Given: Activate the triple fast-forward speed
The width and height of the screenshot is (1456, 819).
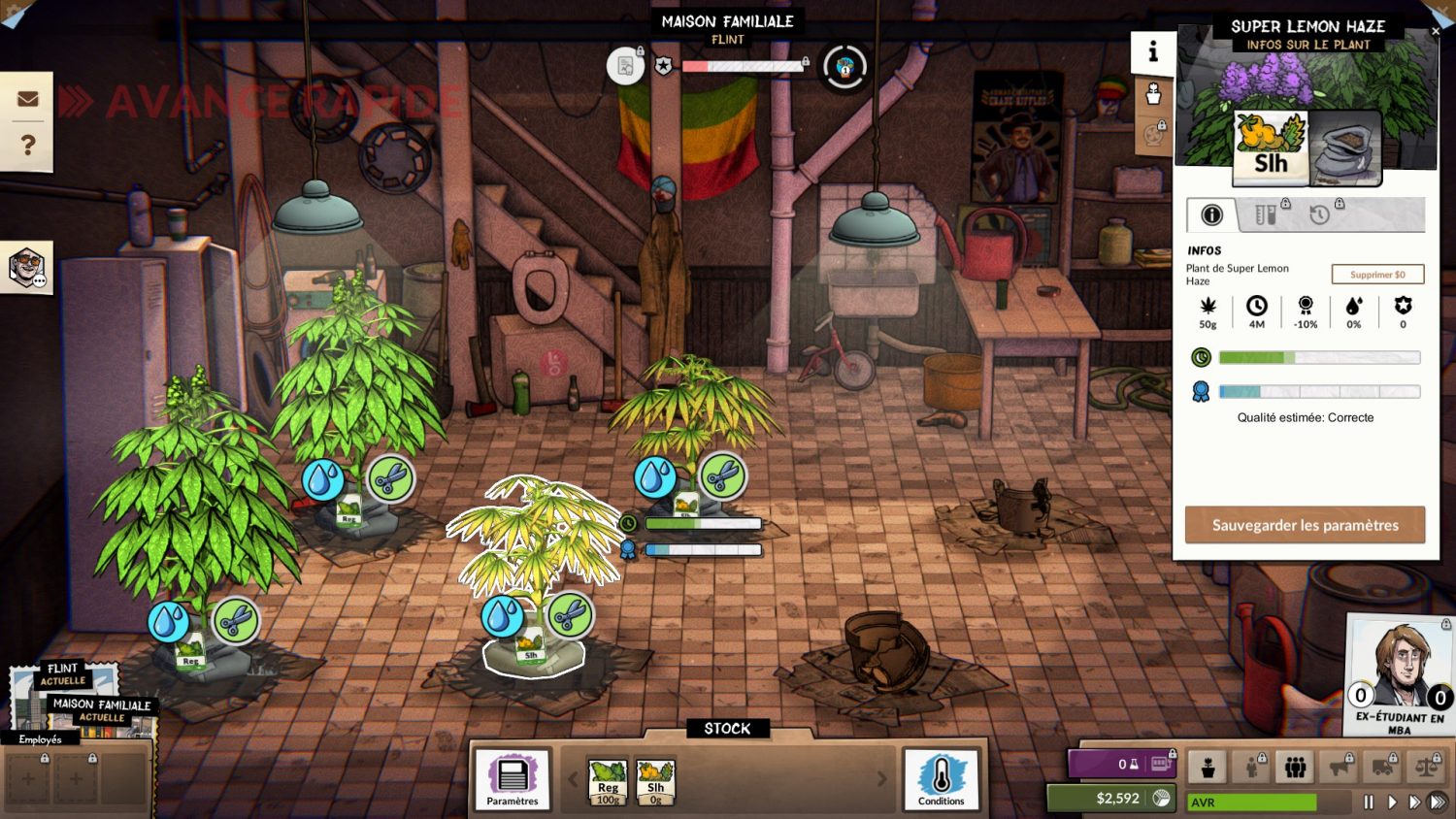Looking at the screenshot, I should (1438, 803).
